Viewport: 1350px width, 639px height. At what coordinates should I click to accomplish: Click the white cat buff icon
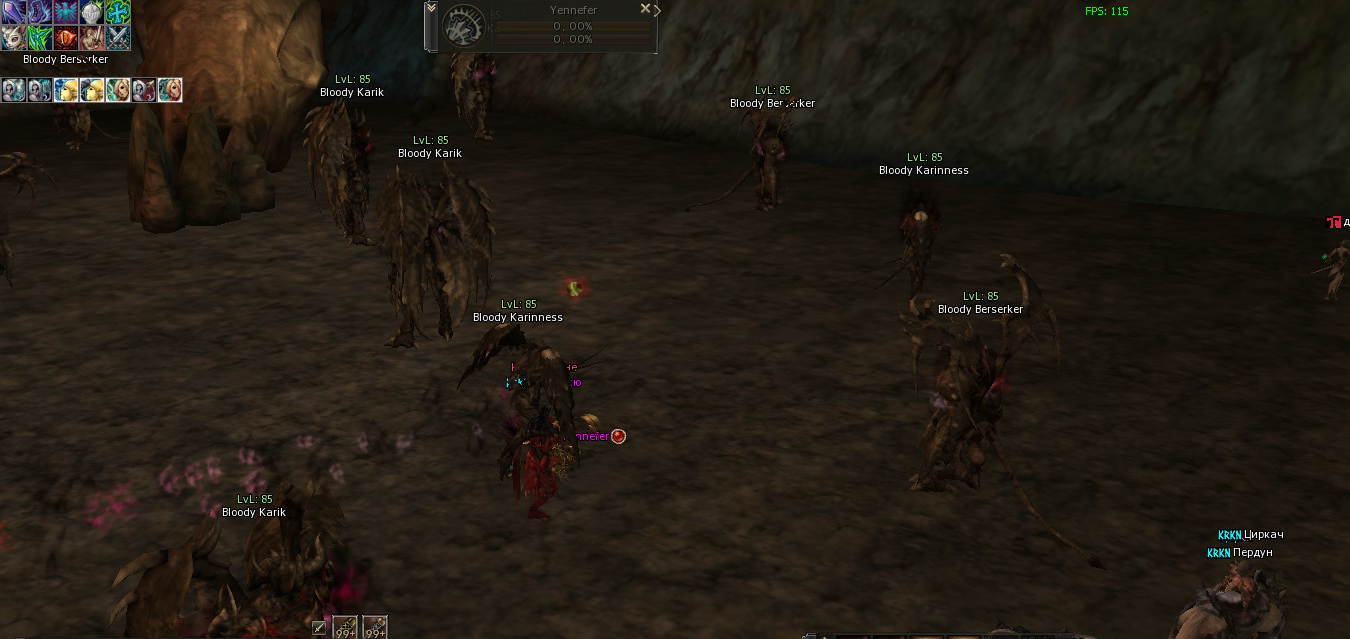point(13,38)
